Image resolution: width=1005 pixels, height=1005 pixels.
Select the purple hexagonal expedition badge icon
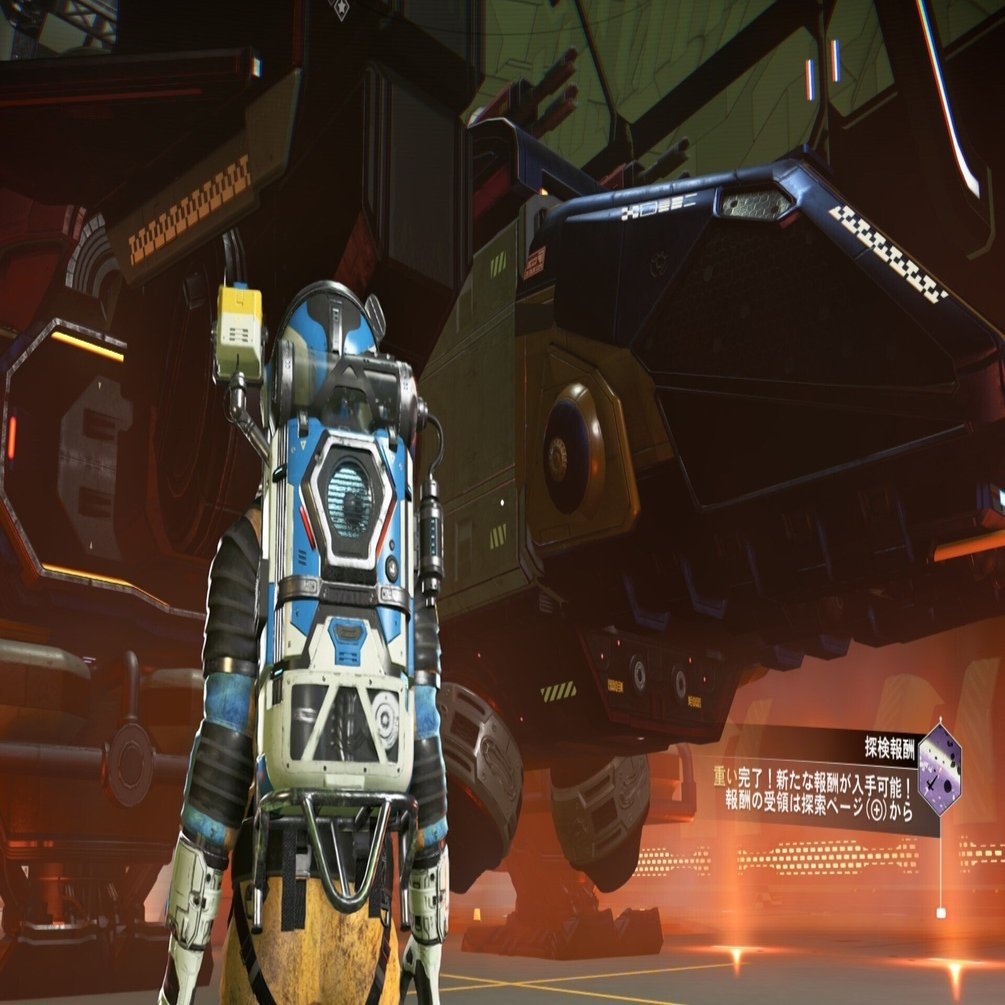pos(939,770)
